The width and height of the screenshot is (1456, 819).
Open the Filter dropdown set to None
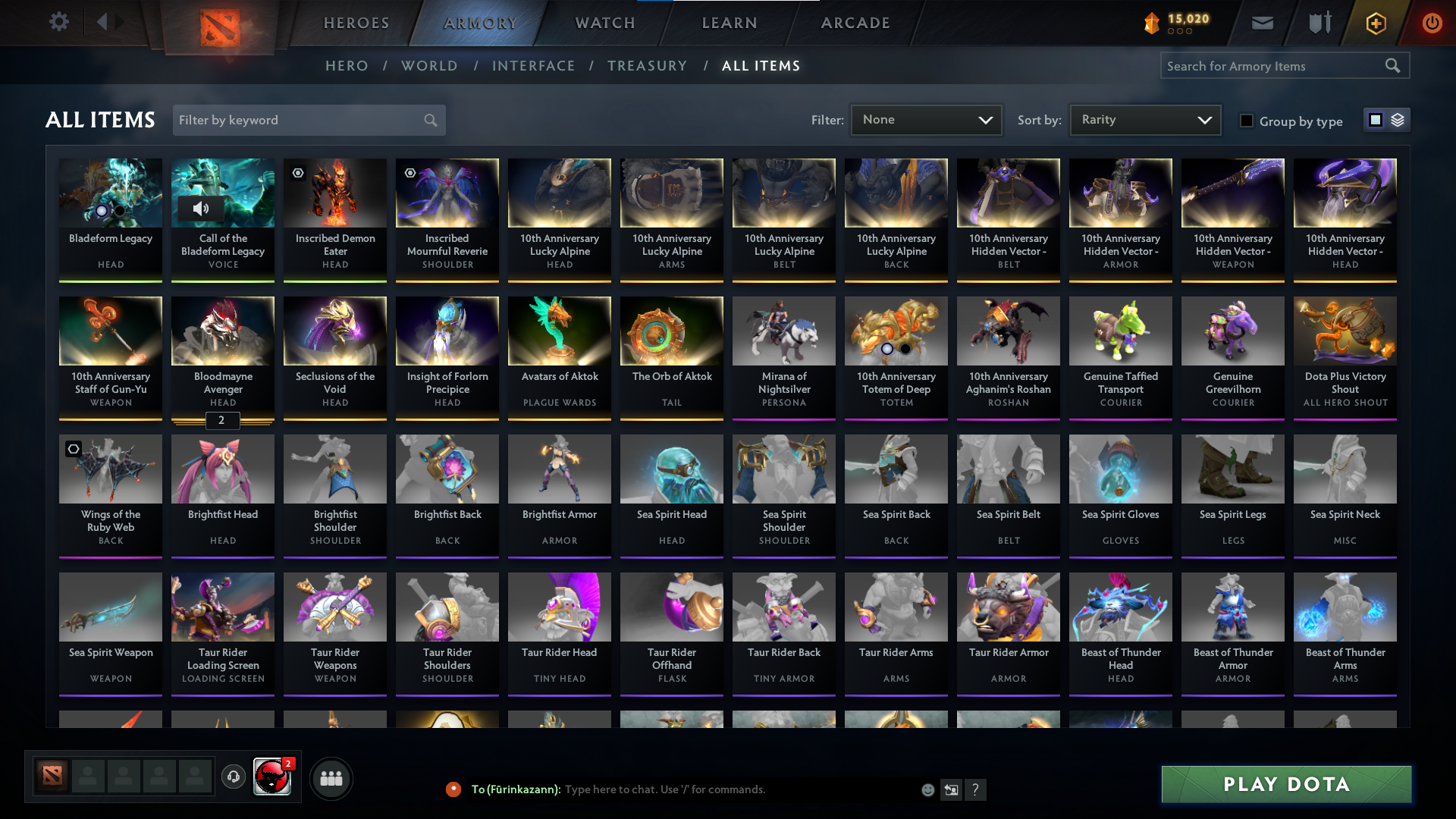point(926,120)
